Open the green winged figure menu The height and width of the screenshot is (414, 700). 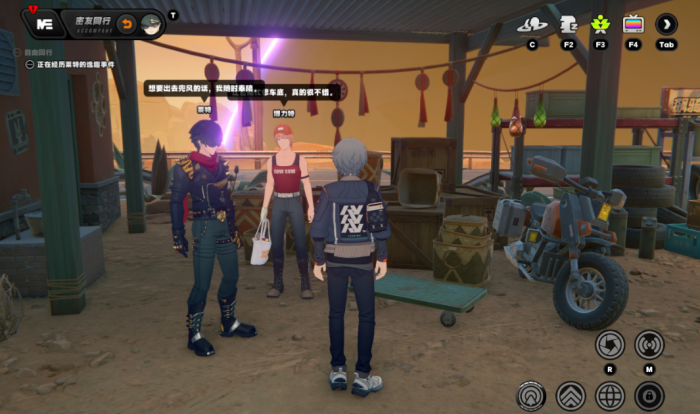600,24
